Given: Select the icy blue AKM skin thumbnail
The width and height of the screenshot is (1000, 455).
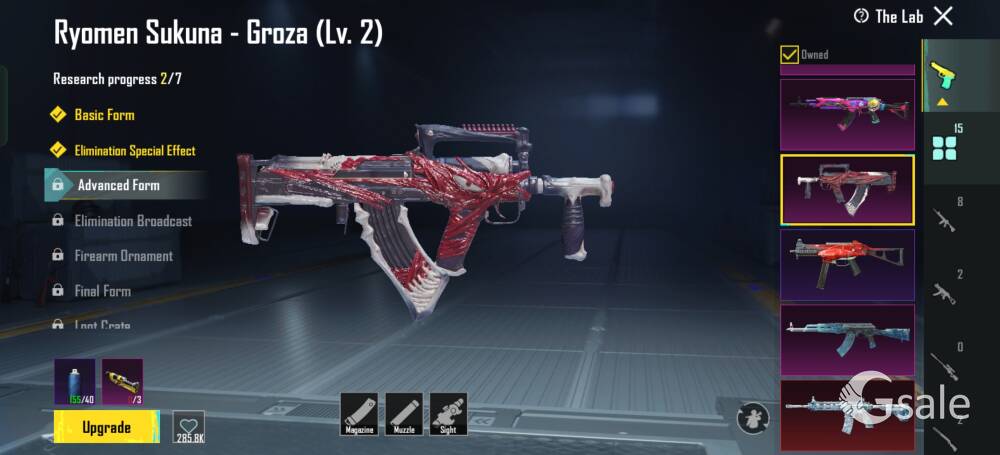Looking at the screenshot, I should (847, 339).
